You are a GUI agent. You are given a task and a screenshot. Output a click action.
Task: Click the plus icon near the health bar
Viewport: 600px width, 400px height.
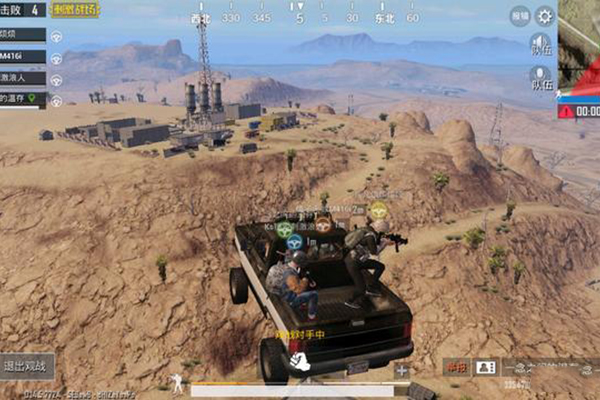click(x=402, y=371)
